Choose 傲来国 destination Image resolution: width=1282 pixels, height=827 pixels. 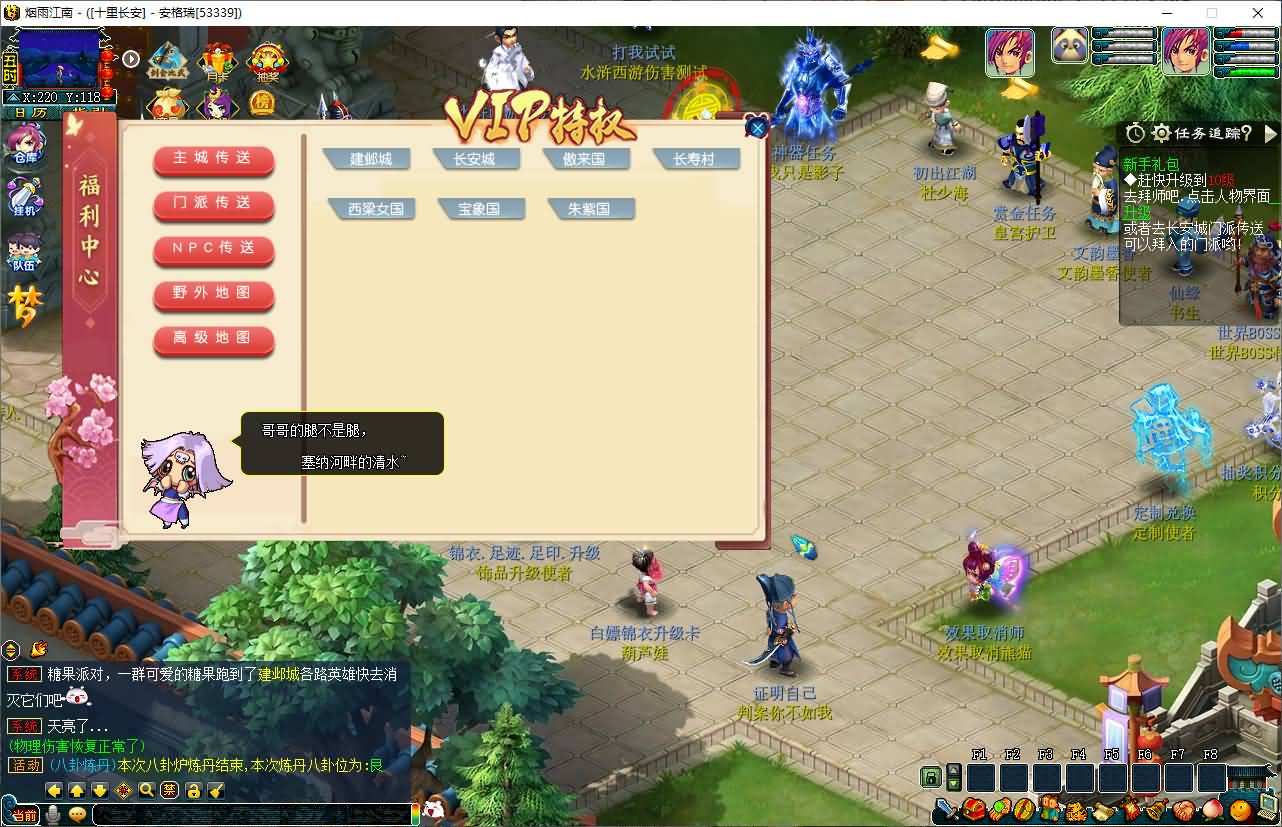point(584,159)
